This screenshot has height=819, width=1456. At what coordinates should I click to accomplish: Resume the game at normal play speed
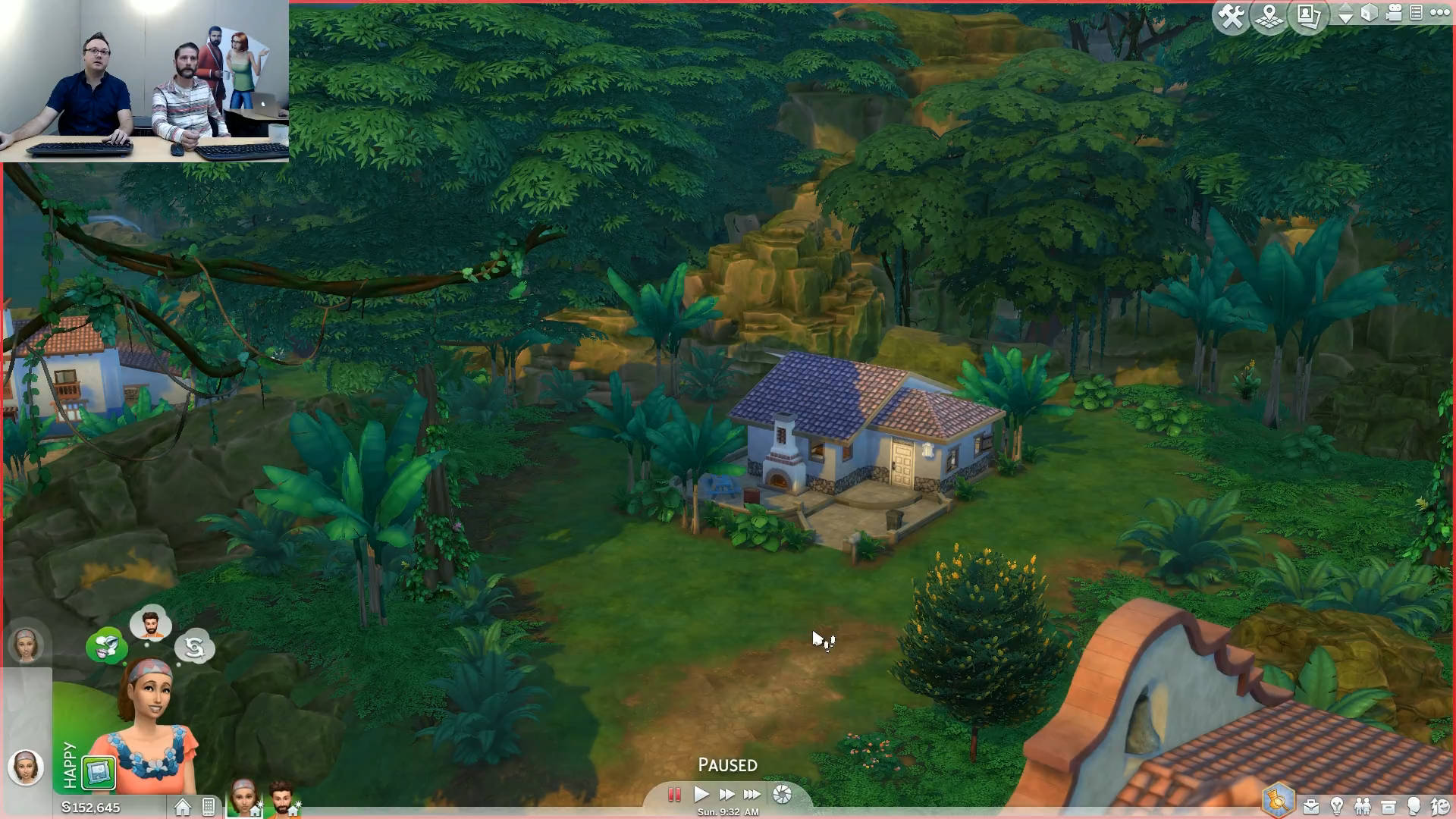pyautogui.click(x=701, y=795)
